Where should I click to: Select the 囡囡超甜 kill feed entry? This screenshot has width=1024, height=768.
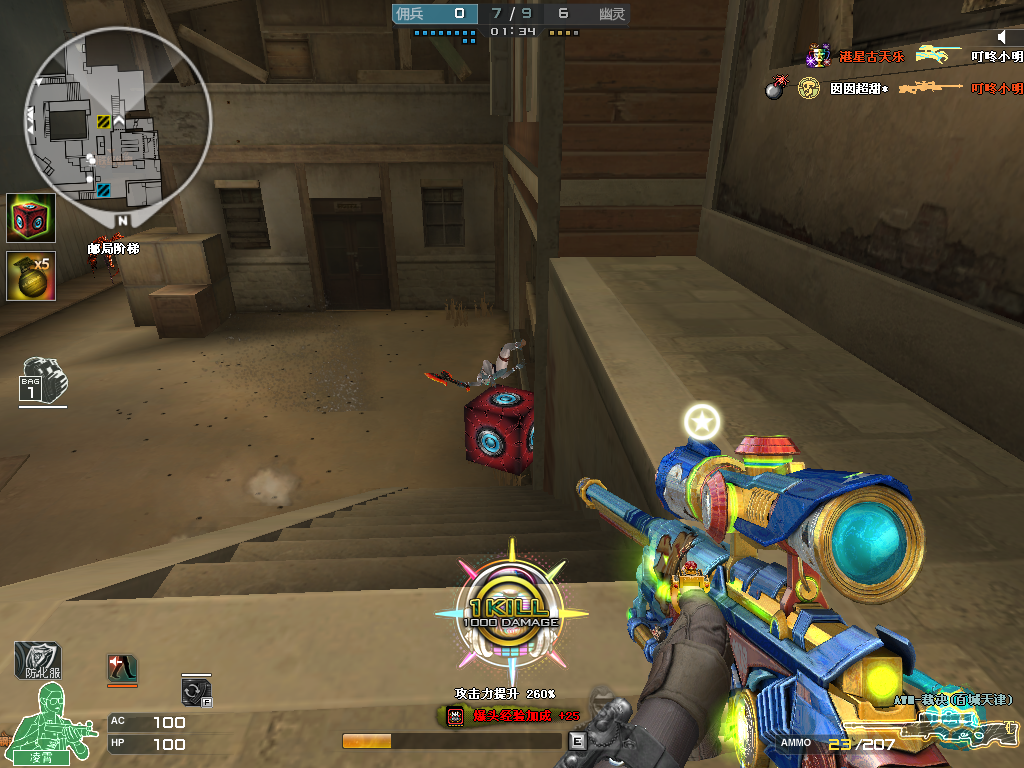point(858,89)
